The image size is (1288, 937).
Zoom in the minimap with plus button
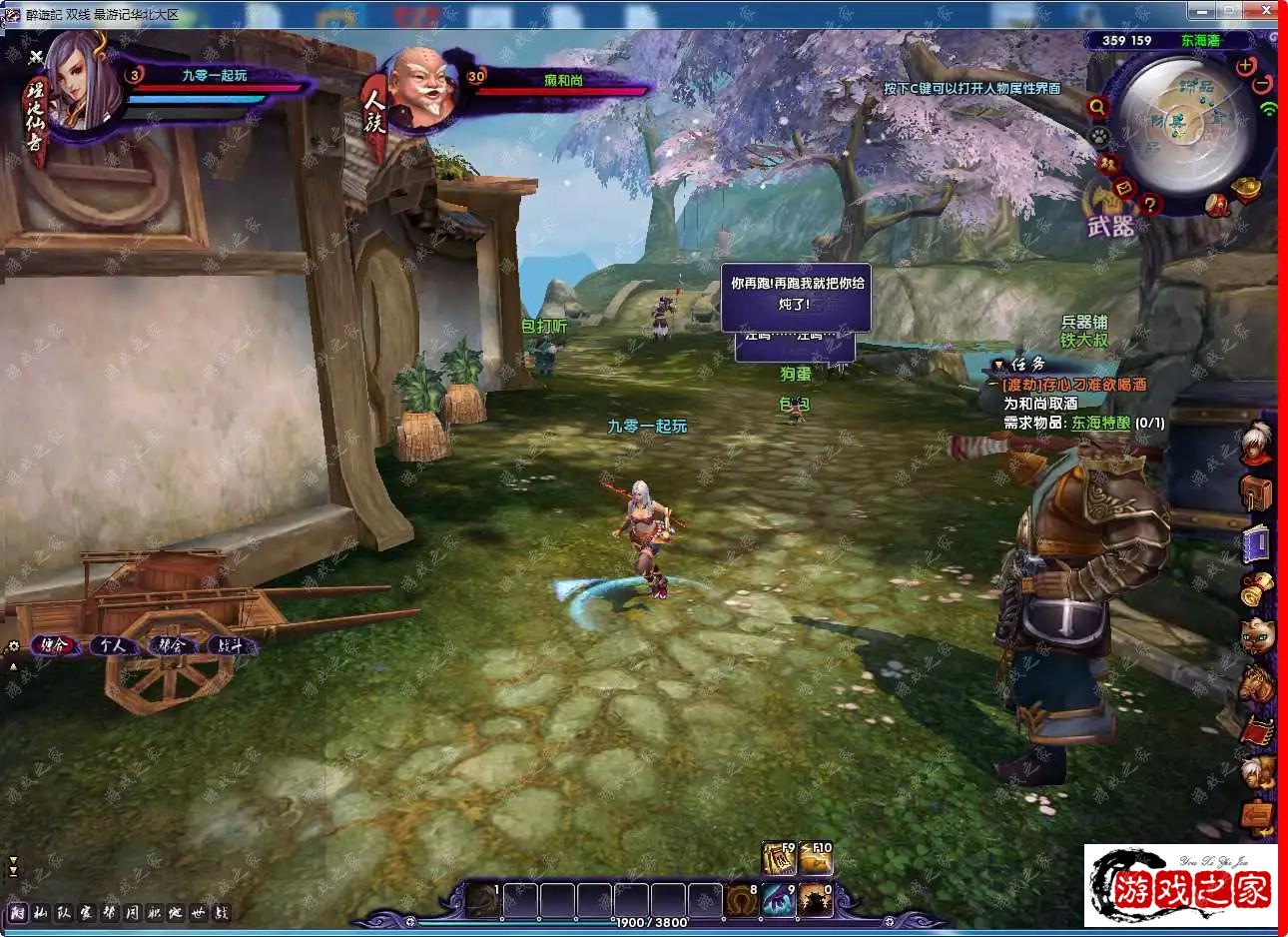click(x=1246, y=66)
